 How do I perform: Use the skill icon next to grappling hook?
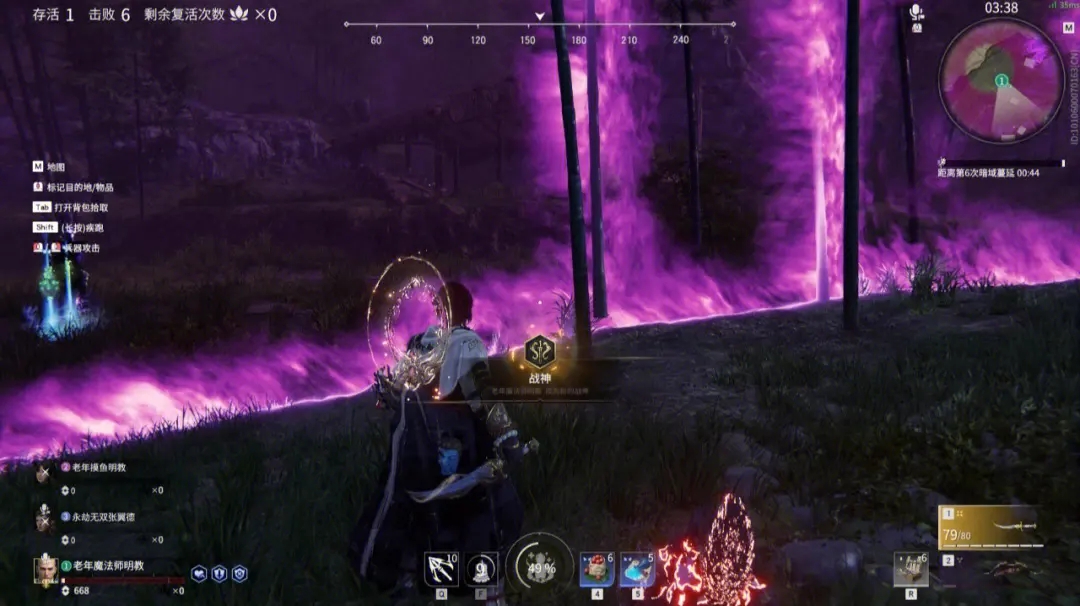pos(482,570)
